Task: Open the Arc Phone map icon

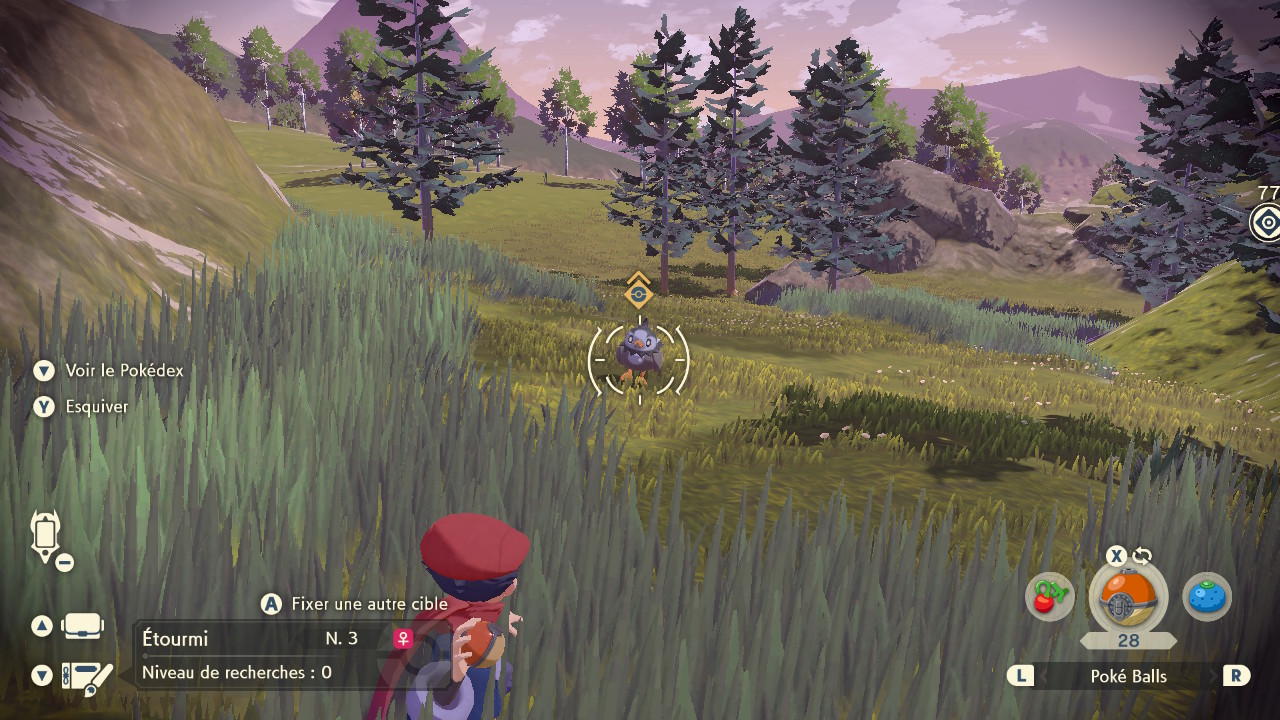Action: [46, 535]
